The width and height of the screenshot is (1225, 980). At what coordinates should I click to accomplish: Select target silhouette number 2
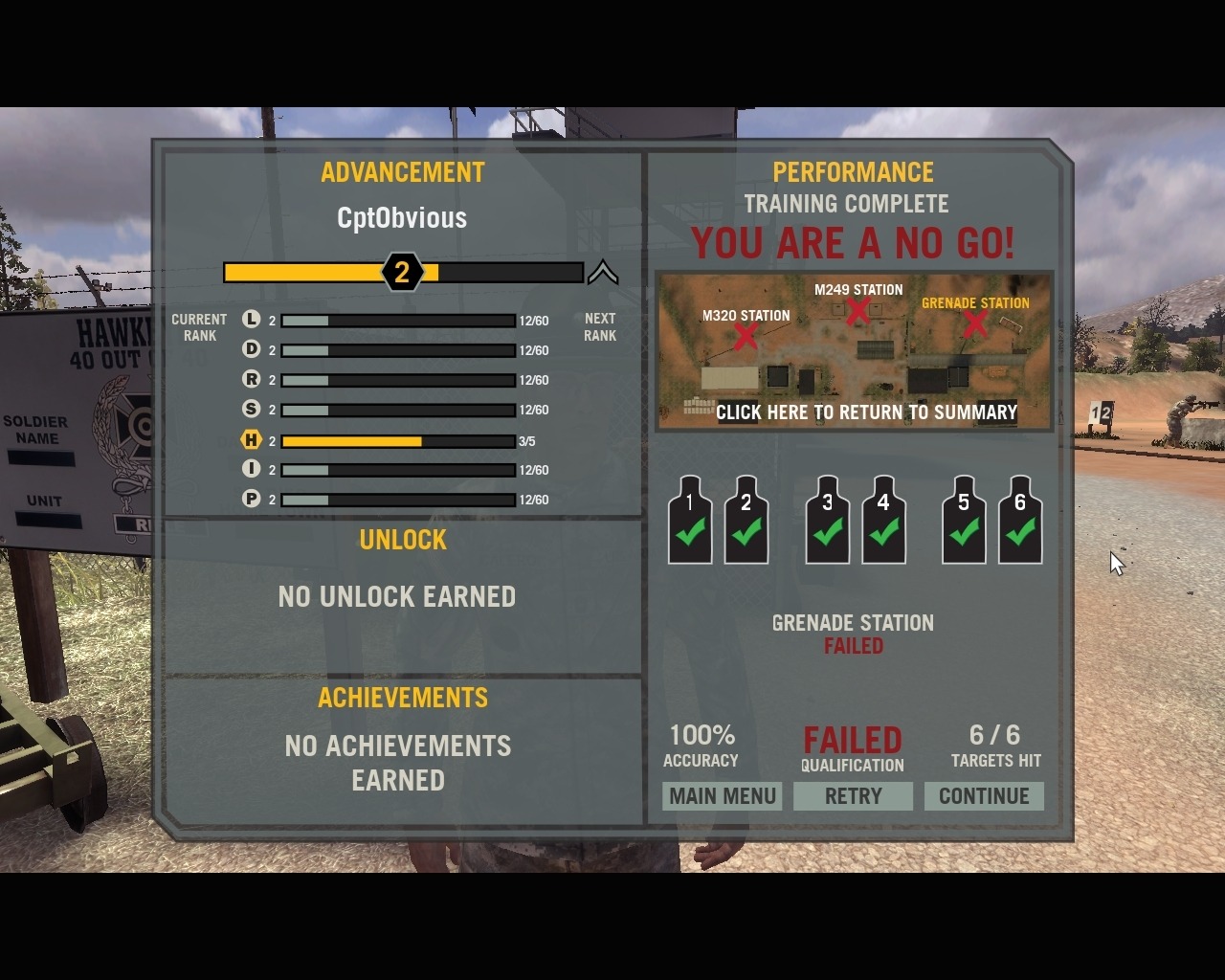[746, 521]
